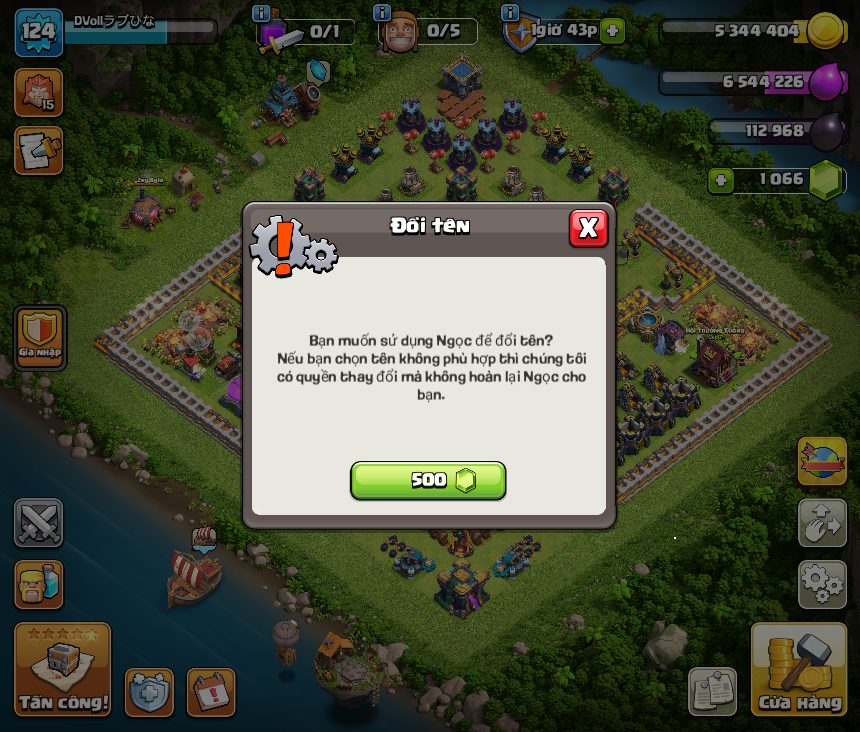This screenshot has width=860, height=732.
Task: Show the barbarian army overview
Action: [x=39, y=584]
